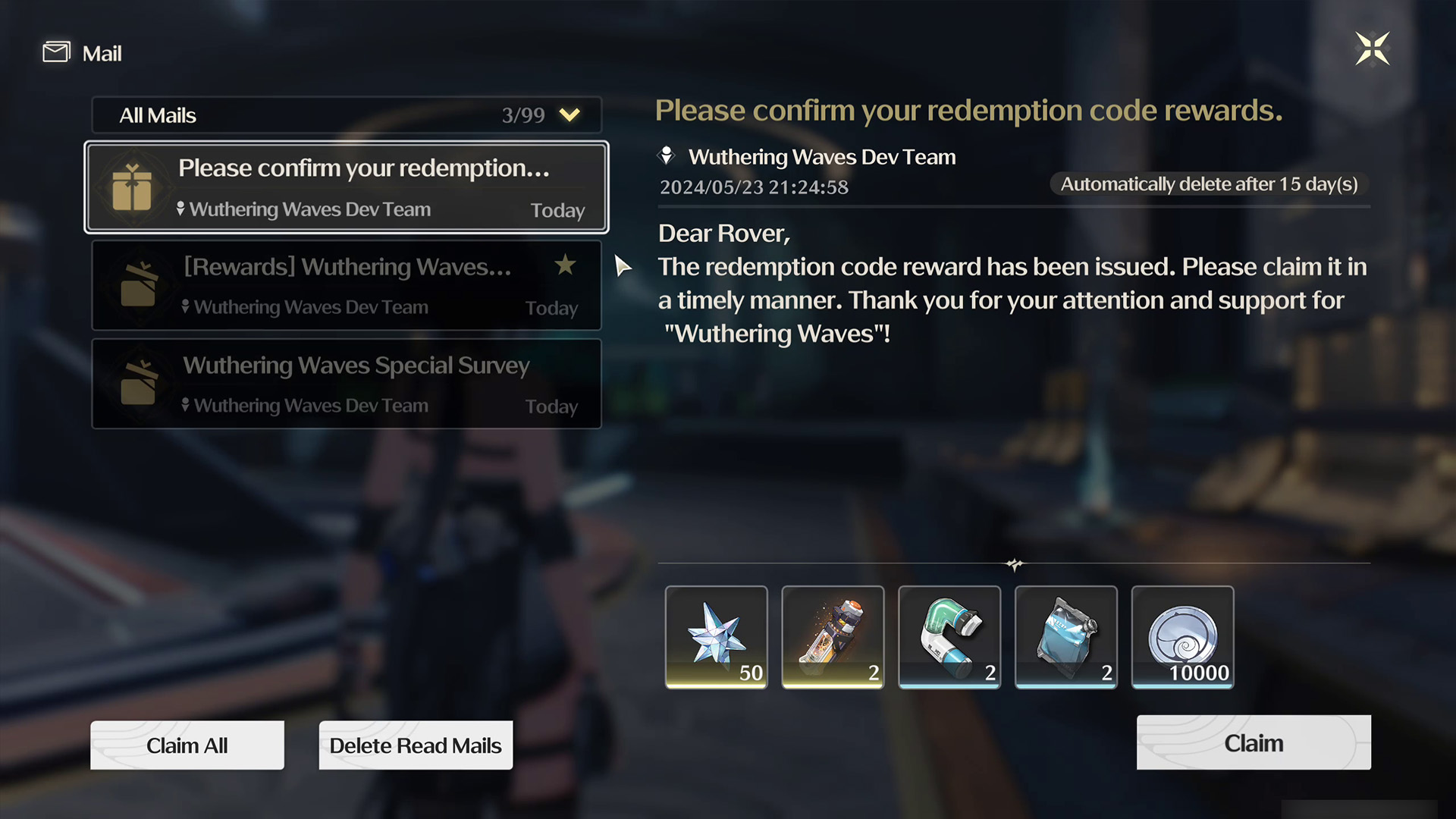This screenshot has height=819, width=1456.
Task: Click the 2024/05/23 timestamp text
Action: [754, 187]
